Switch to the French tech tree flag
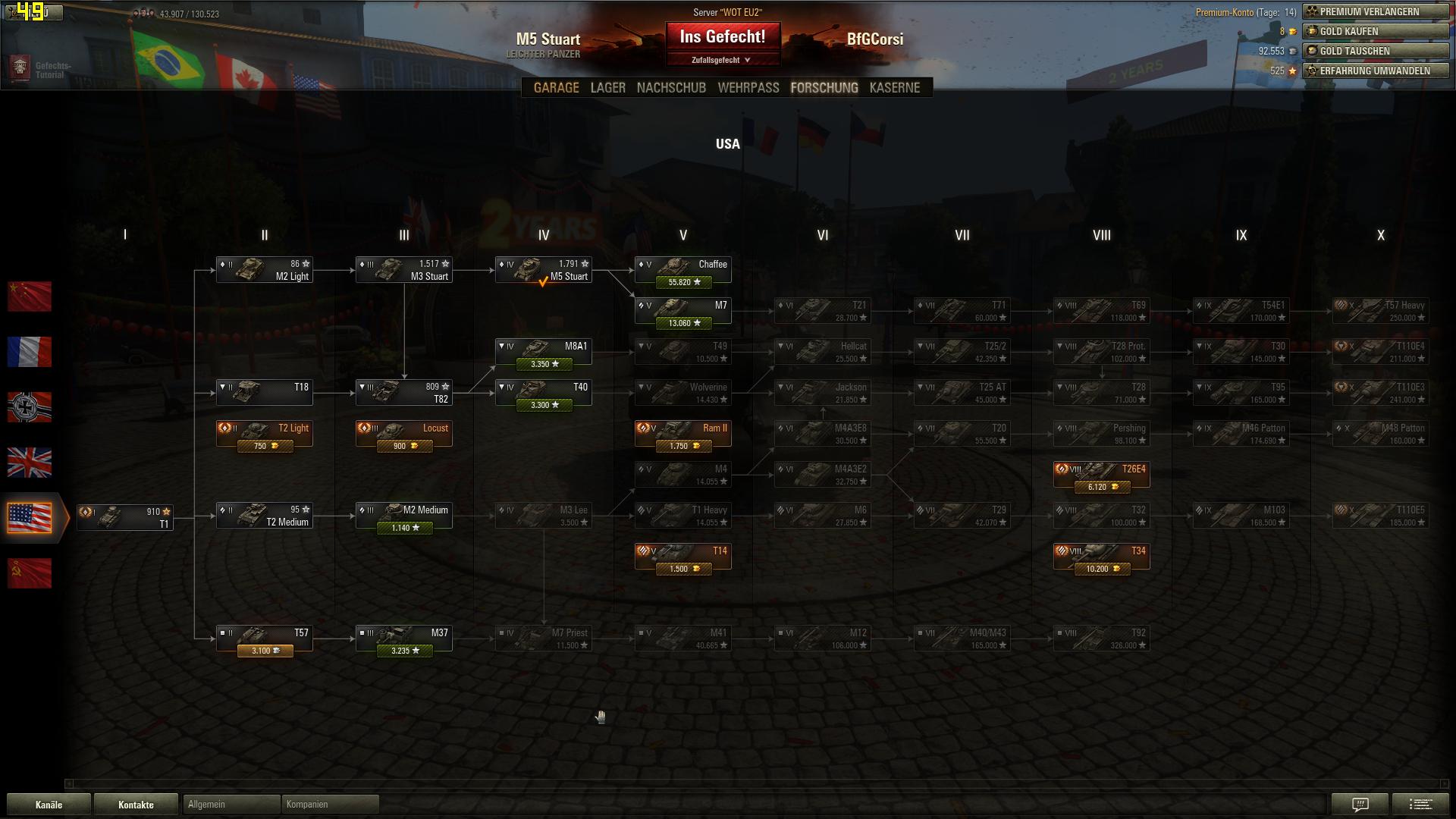1456x819 pixels. point(30,352)
